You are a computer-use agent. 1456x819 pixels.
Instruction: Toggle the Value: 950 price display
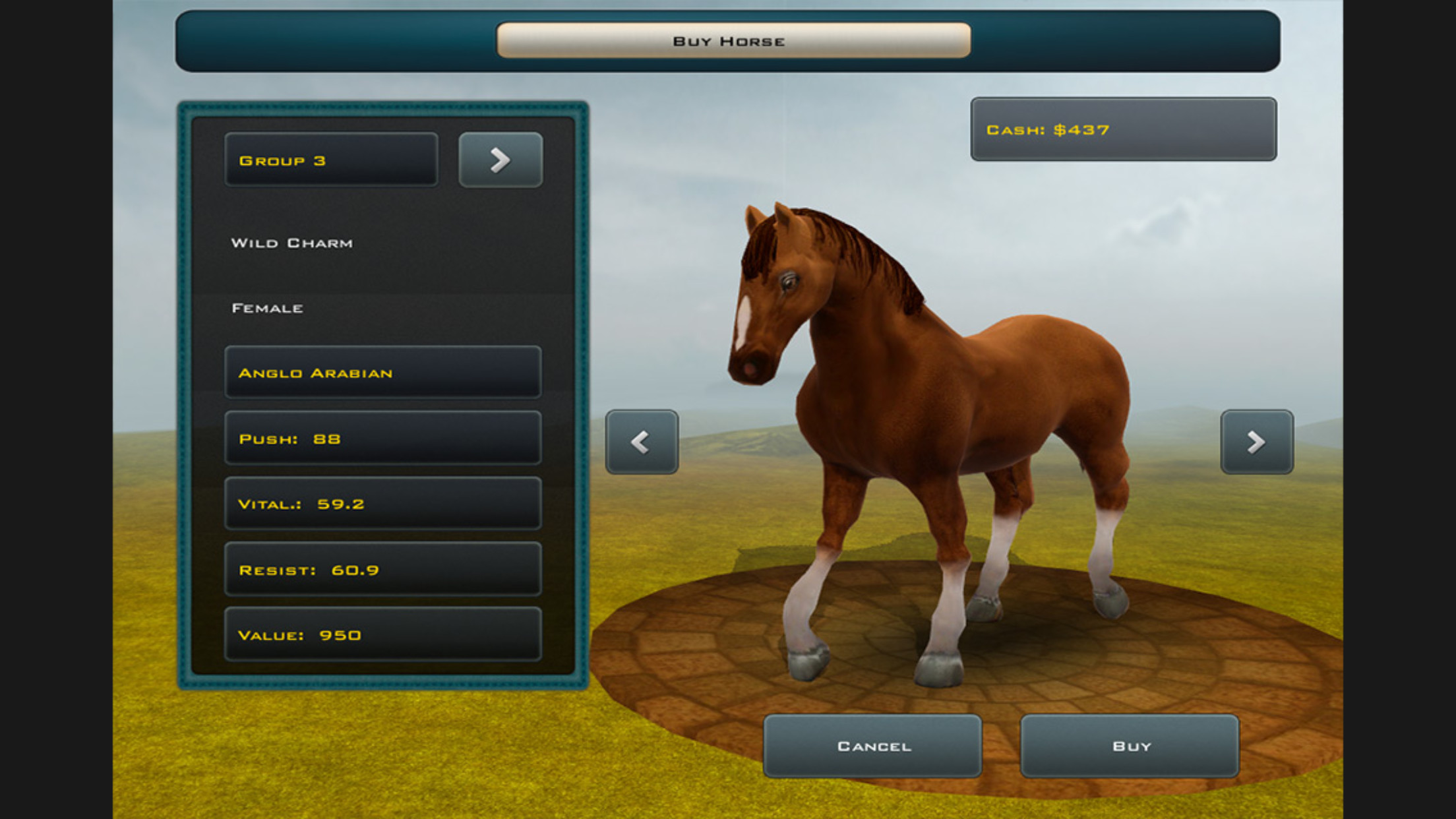(381, 635)
